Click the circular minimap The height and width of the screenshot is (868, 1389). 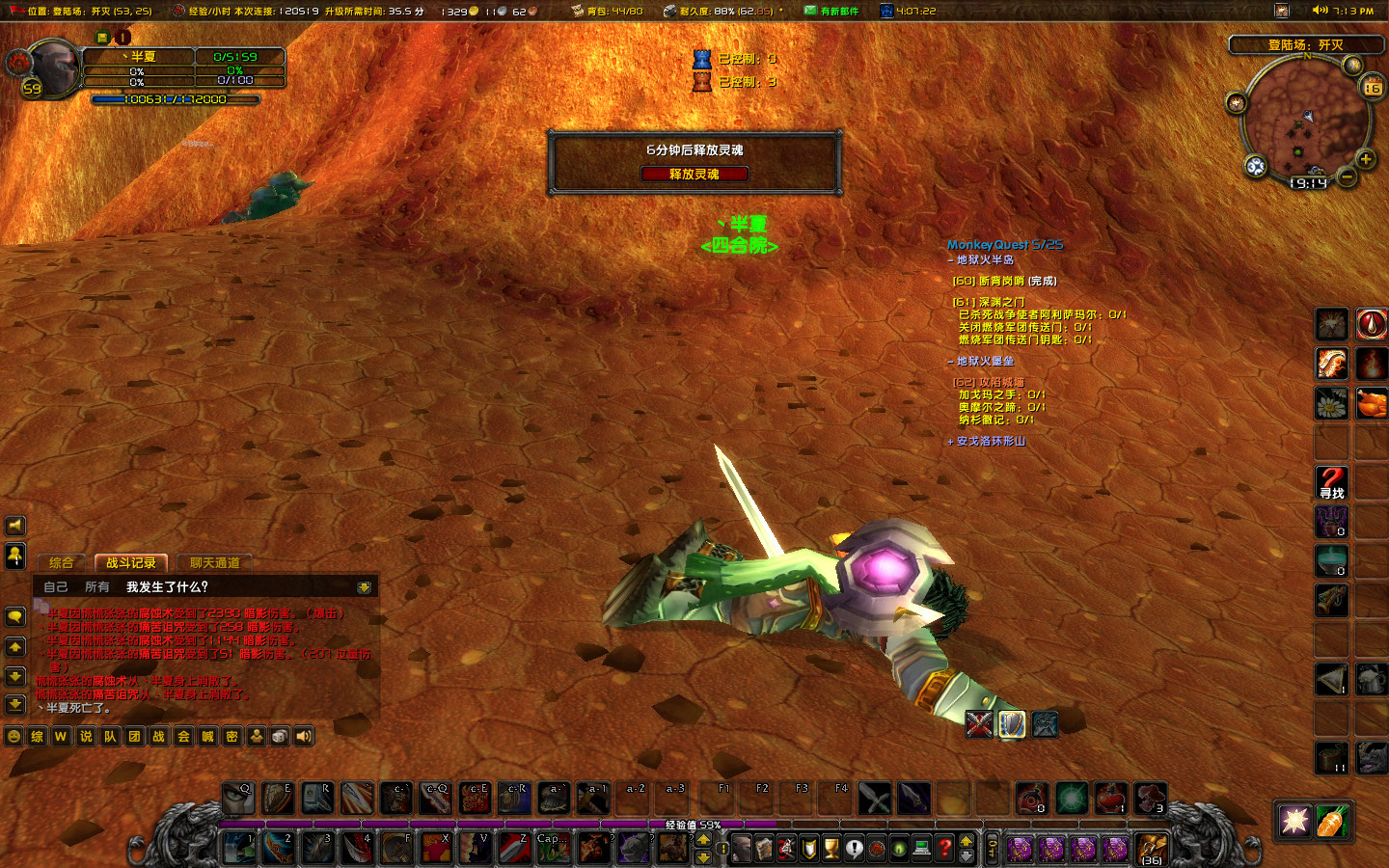pyautogui.click(x=1304, y=121)
